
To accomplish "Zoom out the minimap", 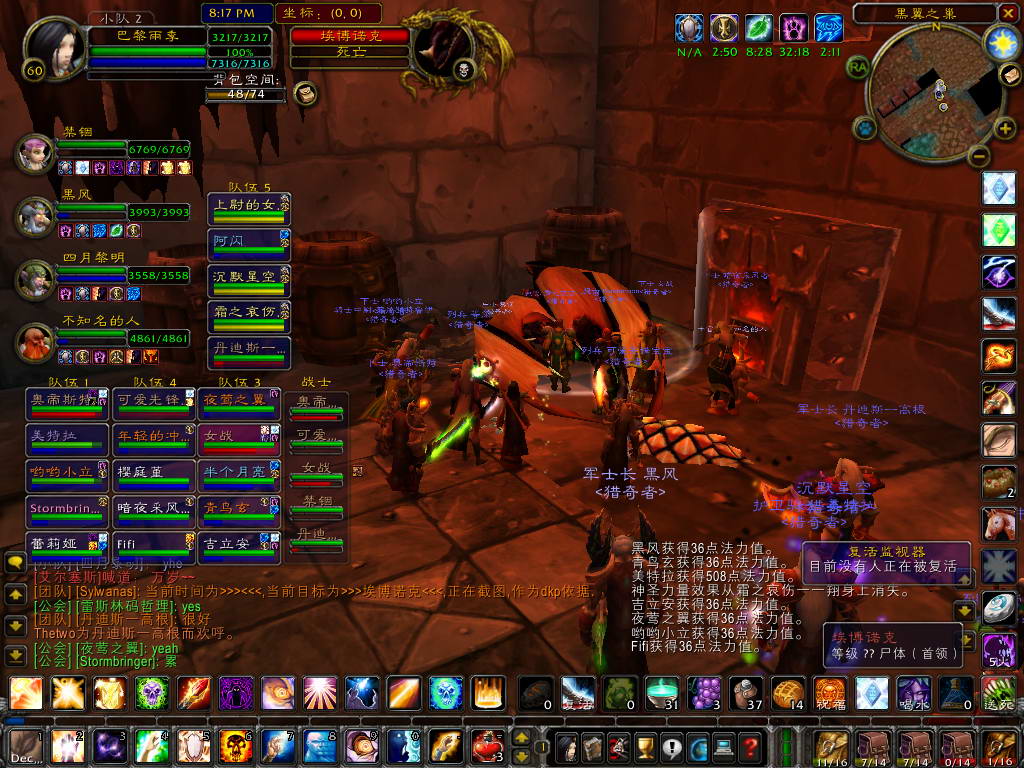I will click(x=979, y=156).
